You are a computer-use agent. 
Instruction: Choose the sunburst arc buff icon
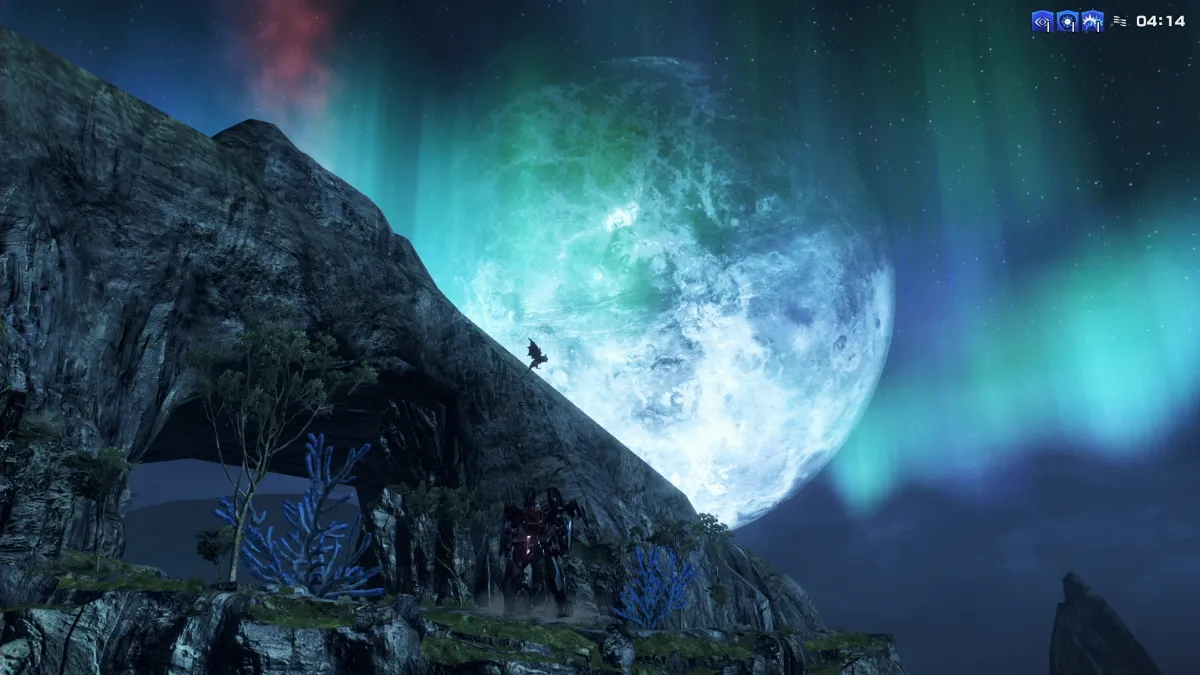pyautogui.click(x=1092, y=21)
